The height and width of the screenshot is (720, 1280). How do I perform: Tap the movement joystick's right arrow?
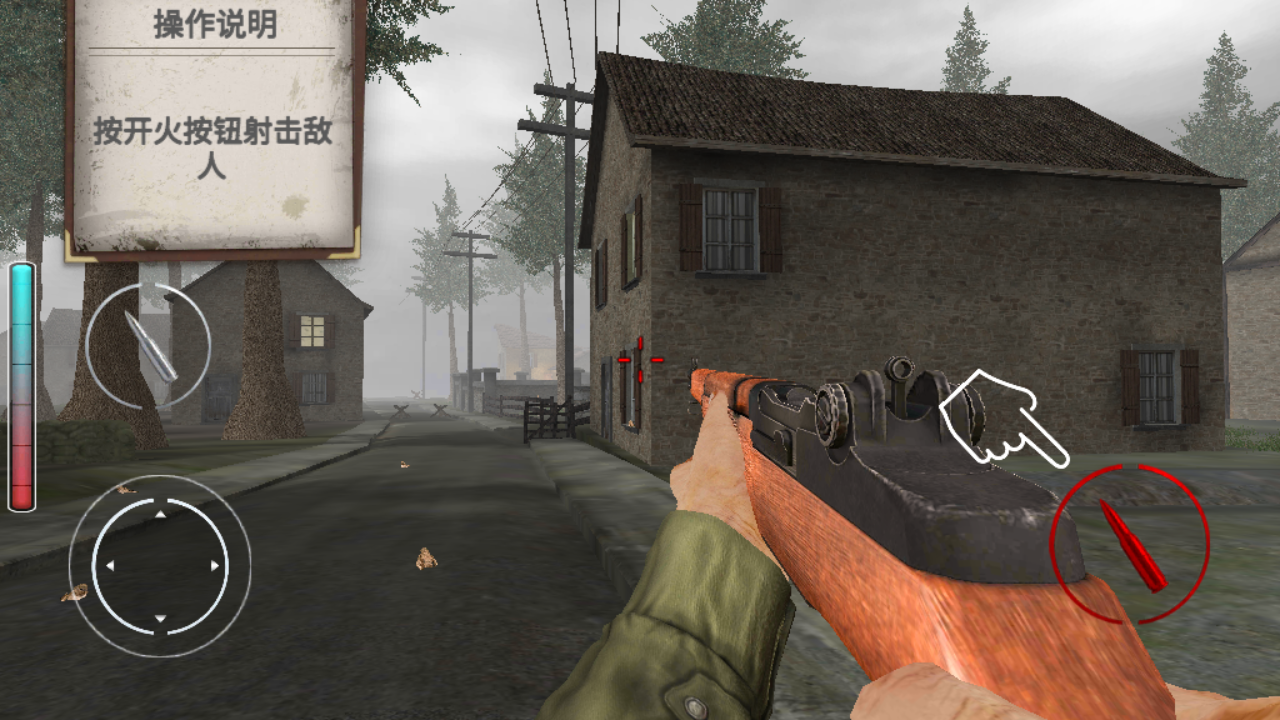tap(215, 566)
